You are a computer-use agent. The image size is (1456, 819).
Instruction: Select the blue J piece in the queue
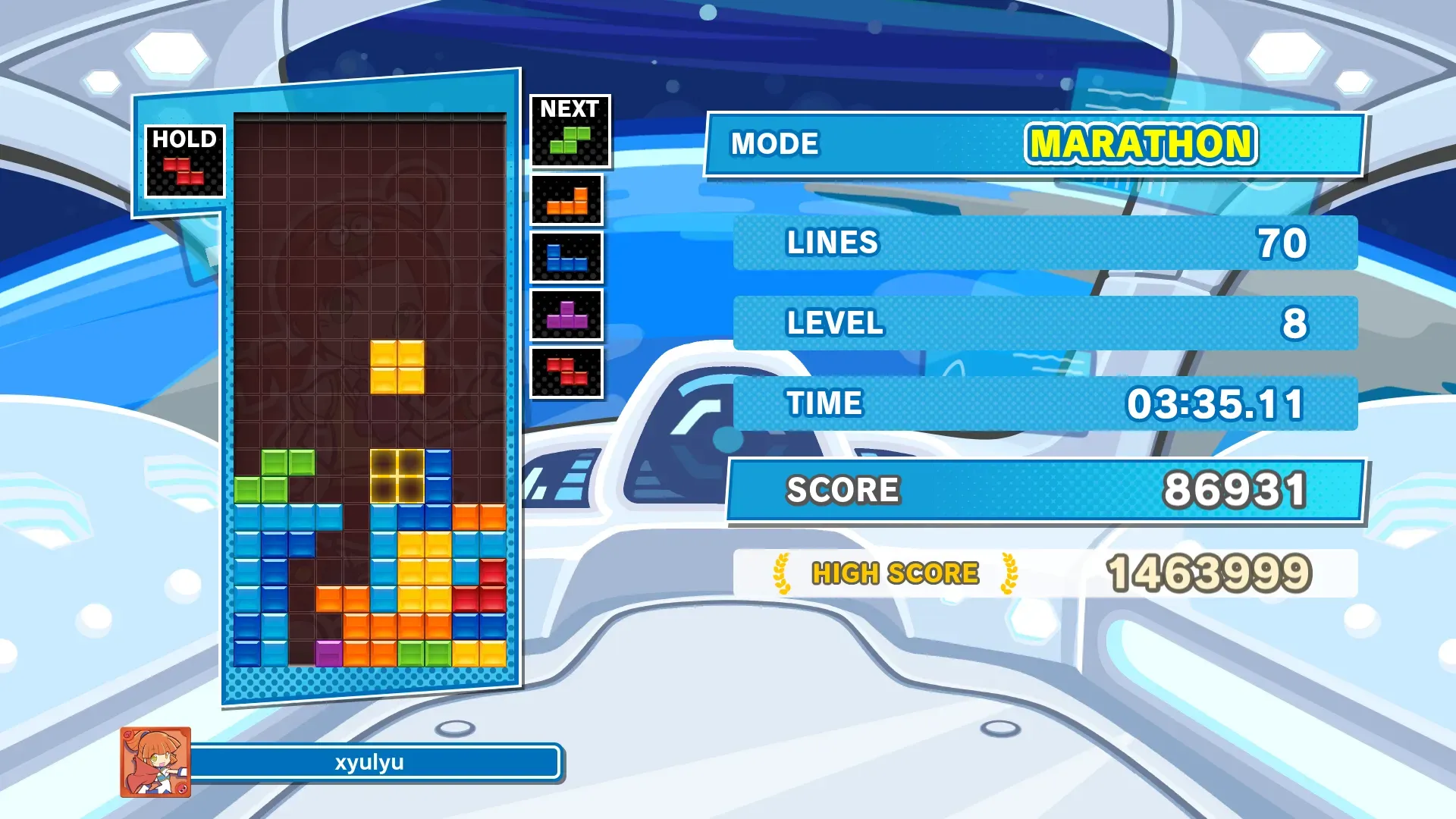[567, 258]
